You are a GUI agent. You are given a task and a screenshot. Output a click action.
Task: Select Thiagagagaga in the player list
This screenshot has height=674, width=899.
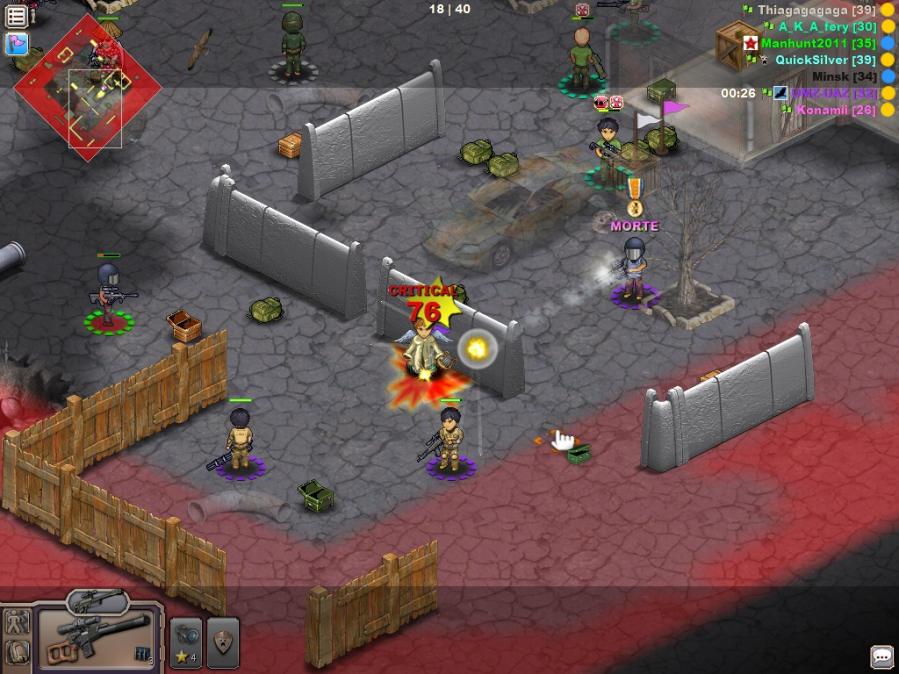click(816, 10)
